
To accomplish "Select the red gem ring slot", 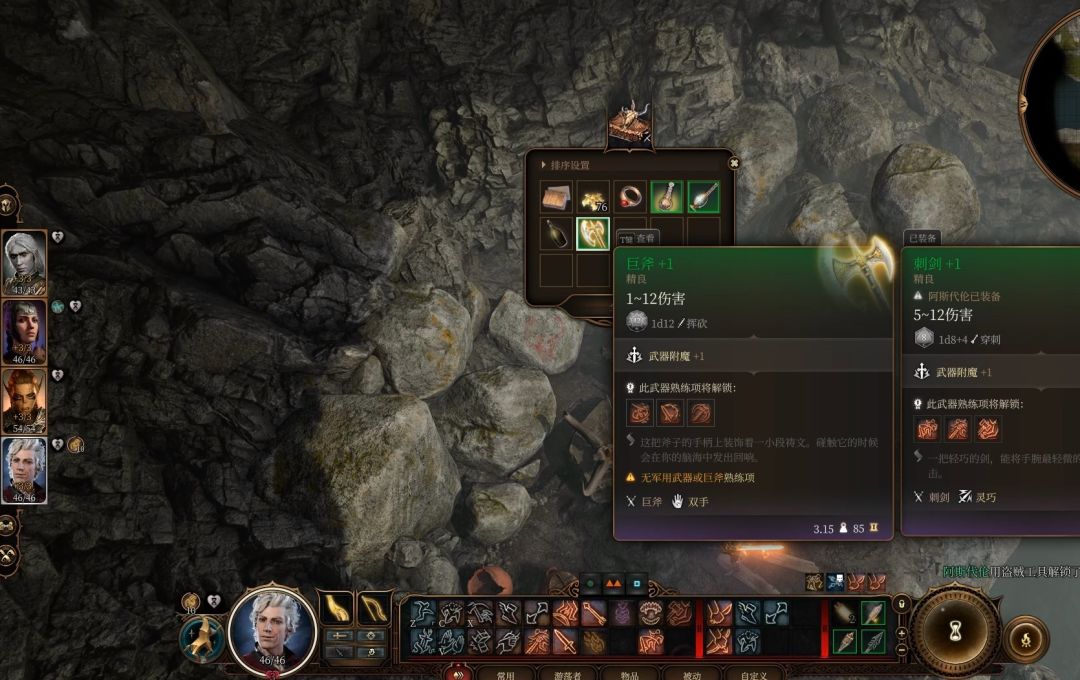I will pos(630,197).
